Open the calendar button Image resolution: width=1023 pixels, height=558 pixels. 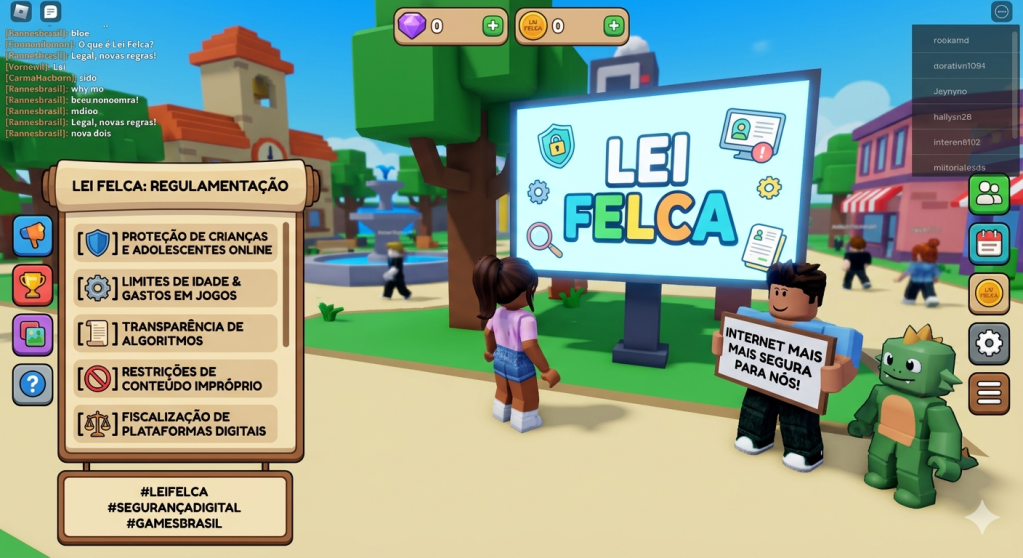989,244
